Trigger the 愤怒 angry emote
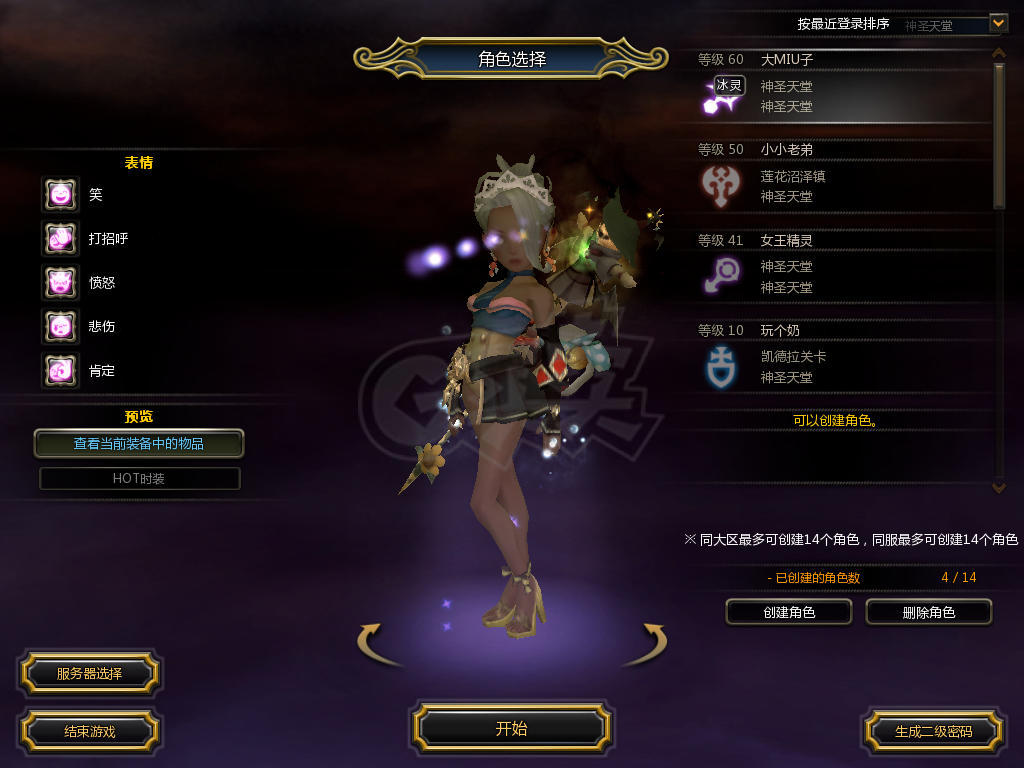1024x768 pixels. pyautogui.click(x=60, y=282)
